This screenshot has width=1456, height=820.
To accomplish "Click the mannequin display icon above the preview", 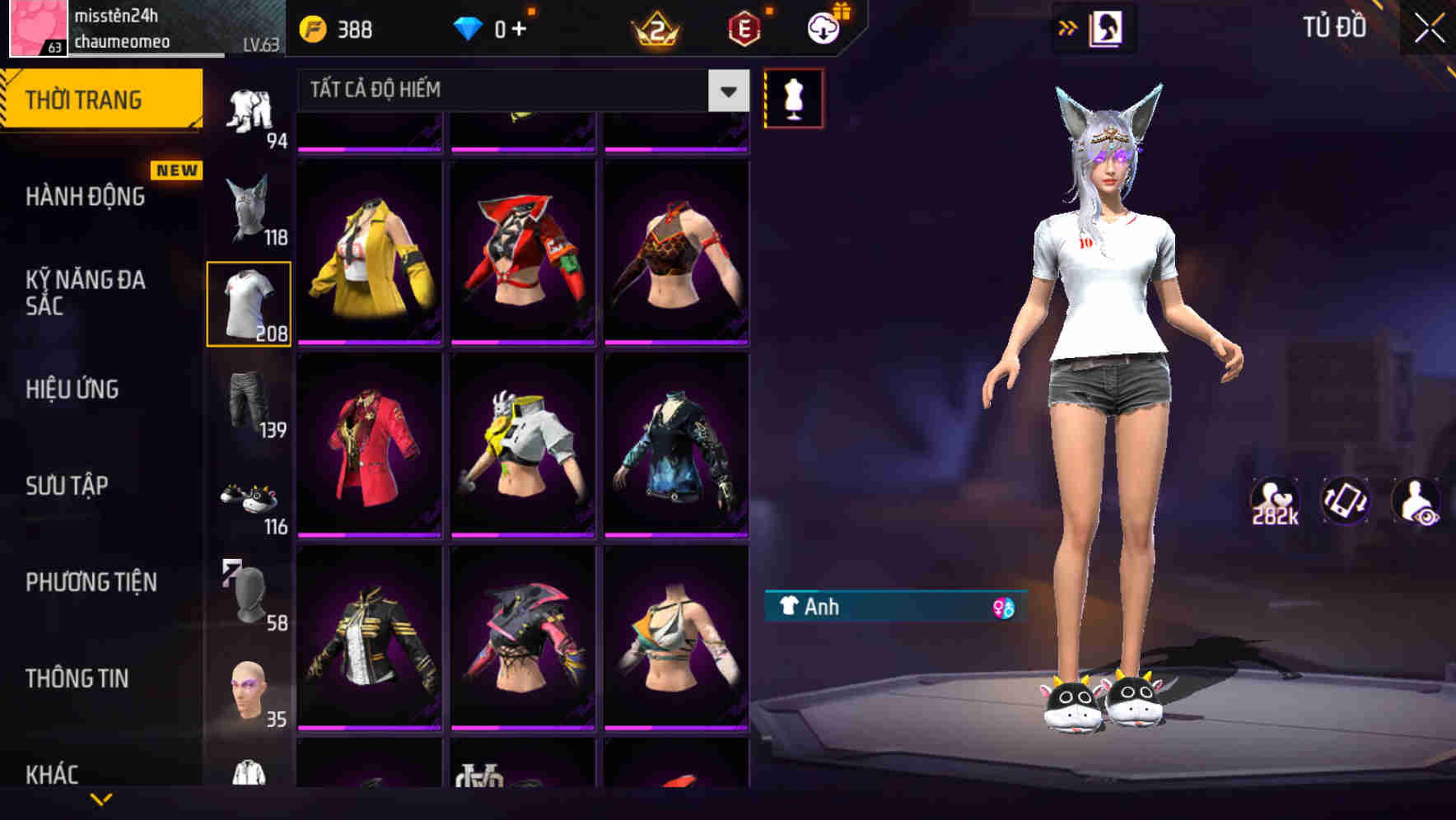I will [793, 97].
